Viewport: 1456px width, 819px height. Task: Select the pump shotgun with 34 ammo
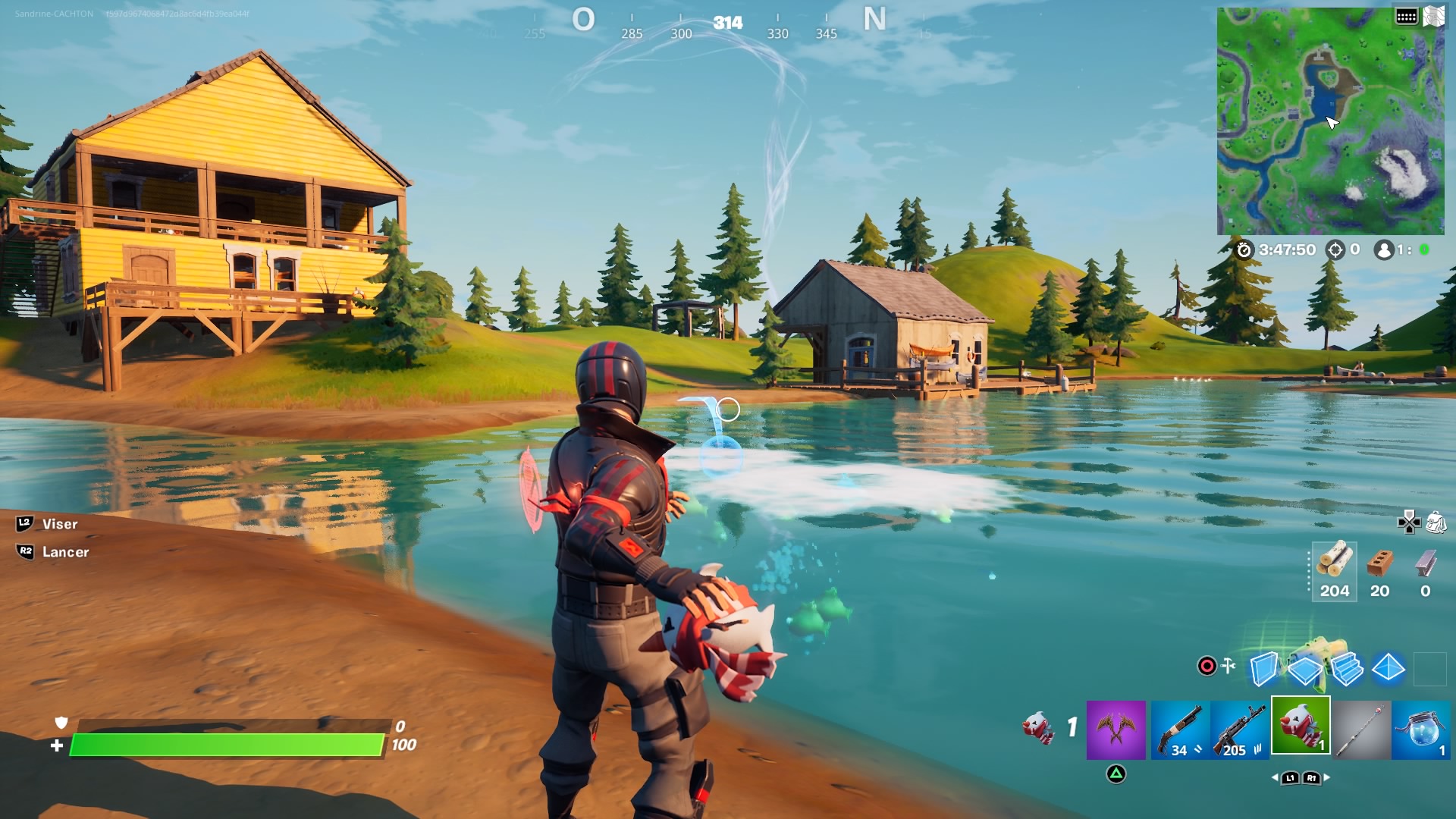point(1180,732)
